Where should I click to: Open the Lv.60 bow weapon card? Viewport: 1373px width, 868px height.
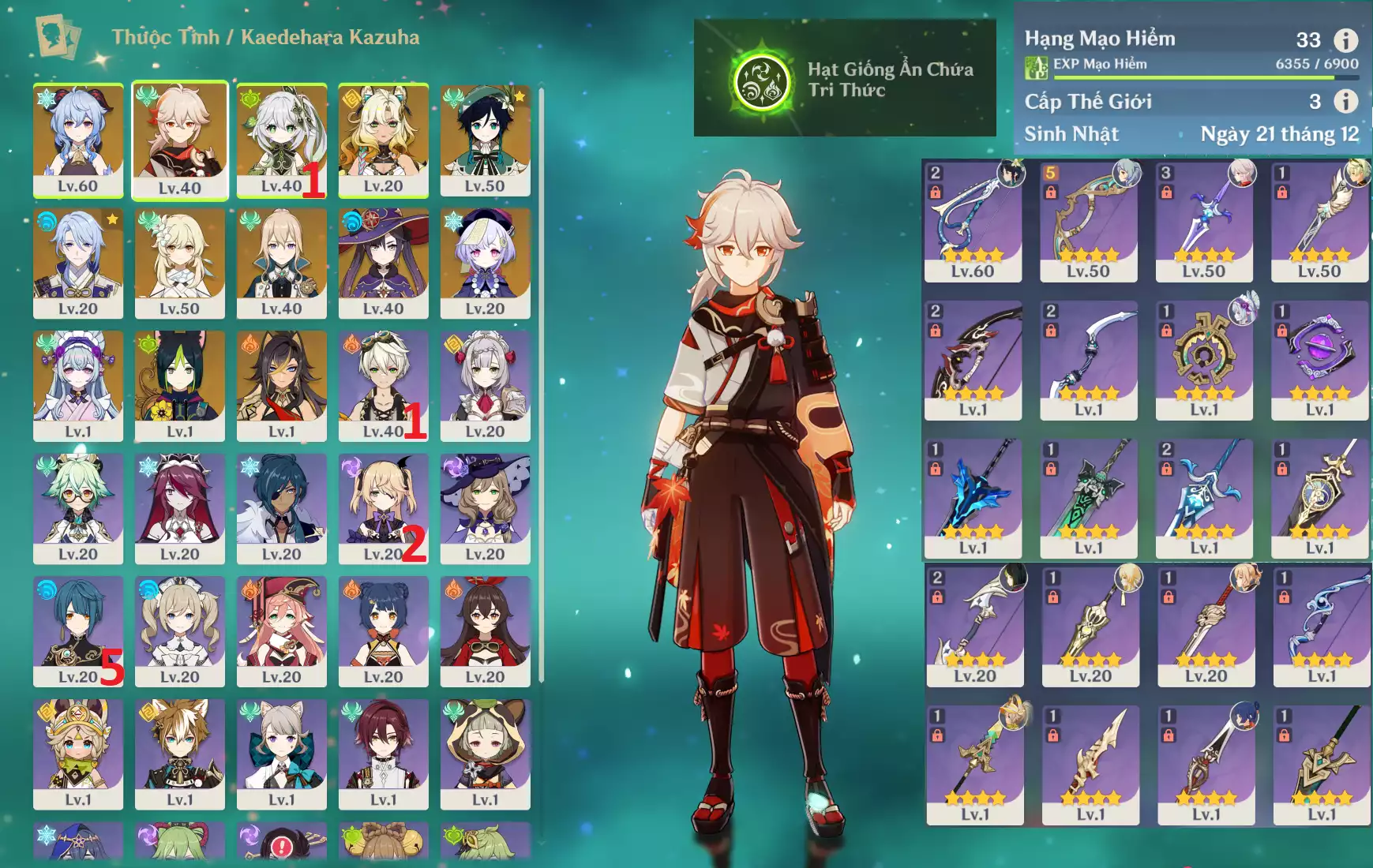click(x=973, y=221)
